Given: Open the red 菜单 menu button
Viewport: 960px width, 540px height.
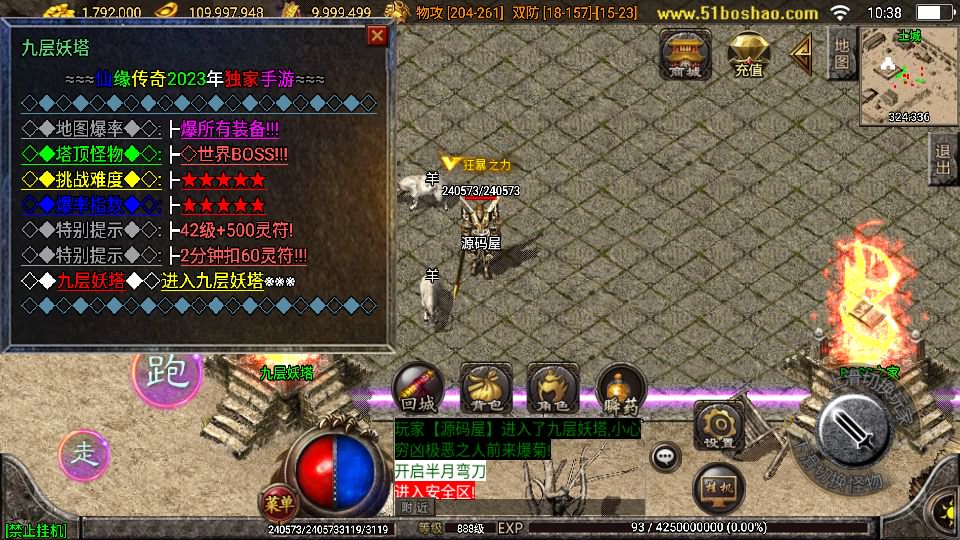Looking at the screenshot, I should click(279, 501).
